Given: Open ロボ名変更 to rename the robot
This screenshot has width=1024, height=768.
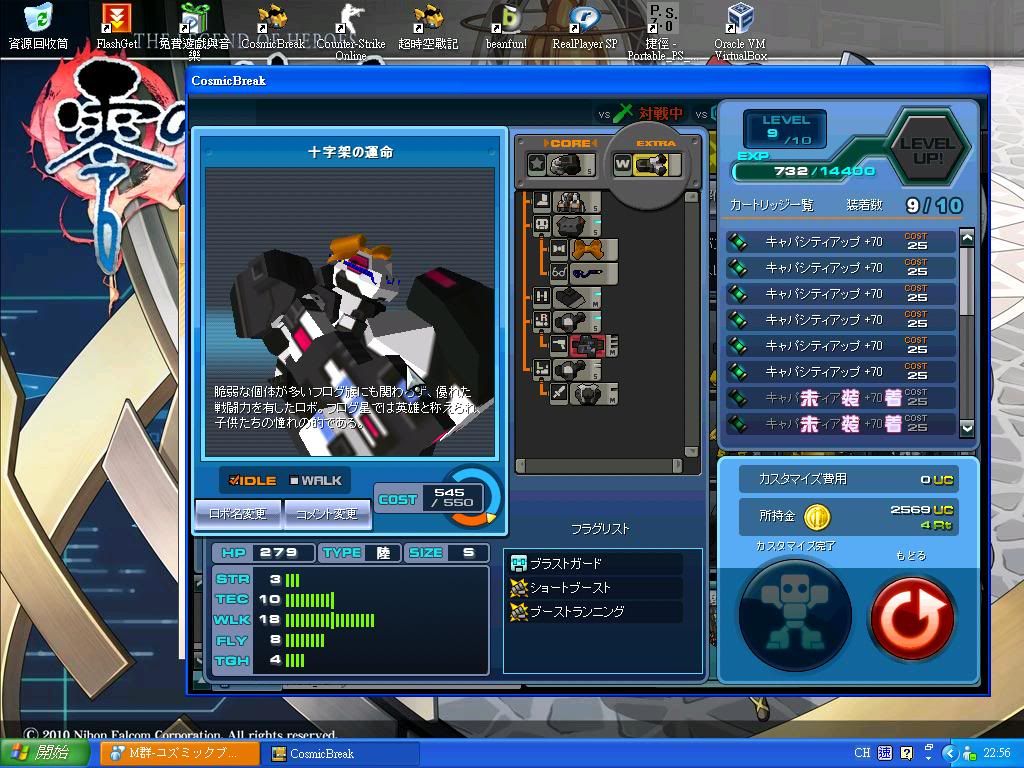Looking at the screenshot, I should (238, 514).
